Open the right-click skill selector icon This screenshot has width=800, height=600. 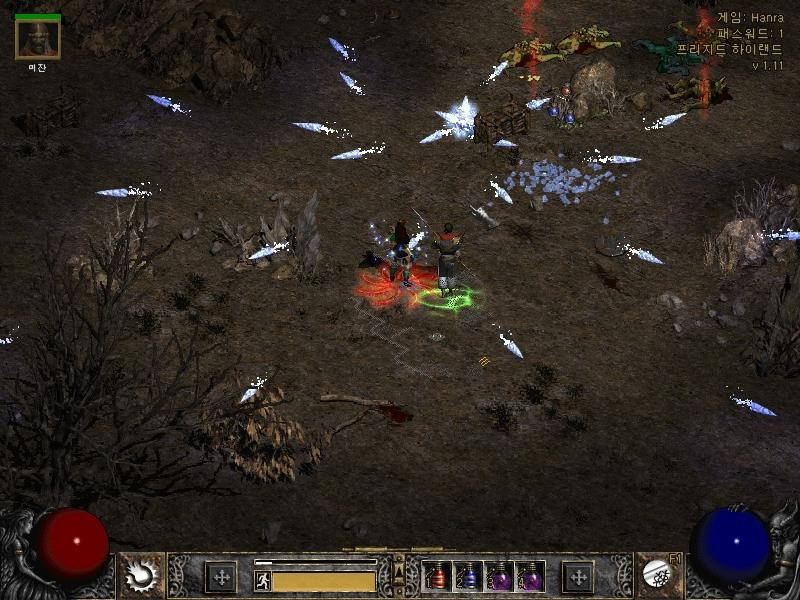click(657, 575)
